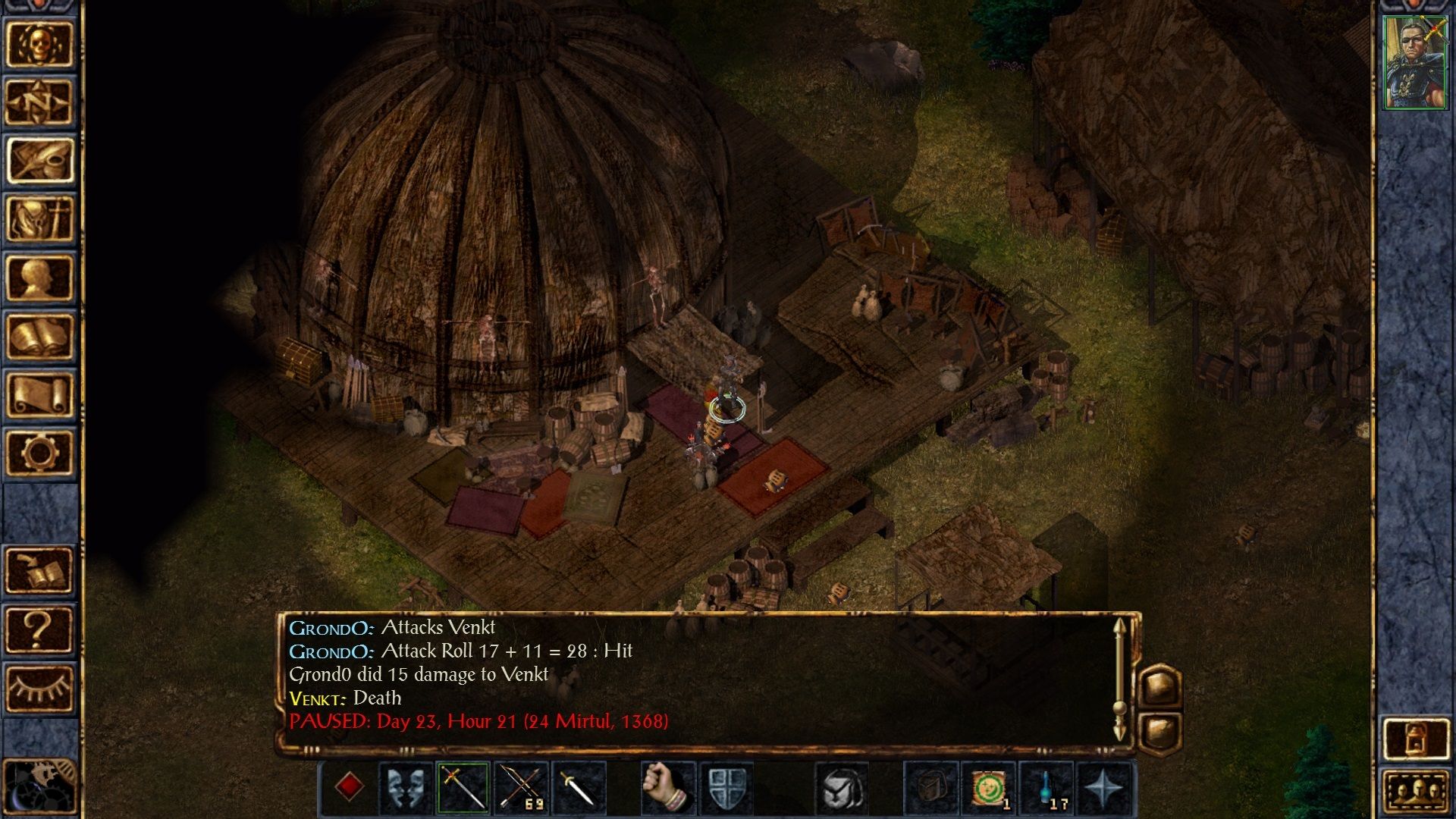The height and width of the screenshot is (819, 1456).
Task: Open the options gear menu
Action: pos(39,453)
